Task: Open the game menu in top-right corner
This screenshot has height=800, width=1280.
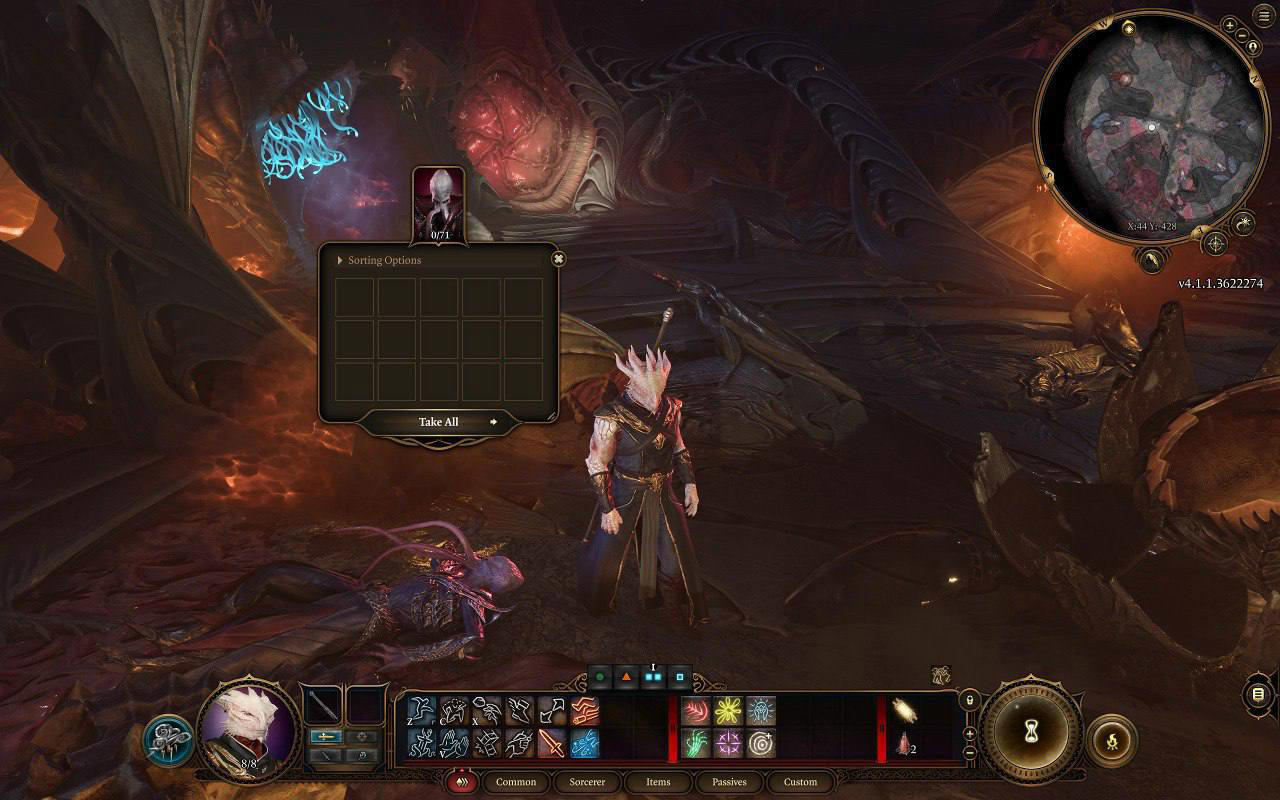Action: click(1264, 16)
